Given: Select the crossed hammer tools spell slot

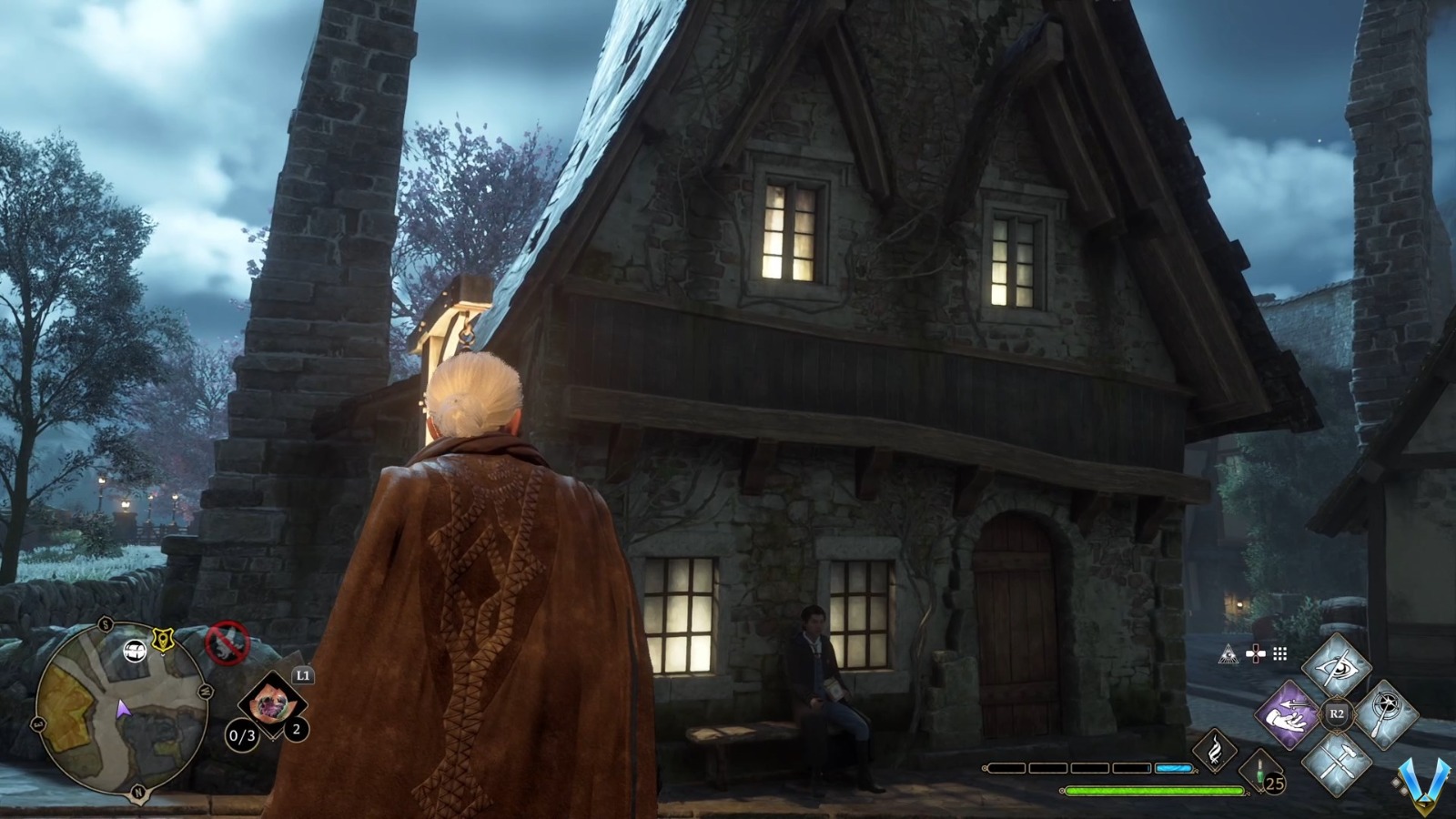Looking at the screenshot, I should (x=1338, y=761).
